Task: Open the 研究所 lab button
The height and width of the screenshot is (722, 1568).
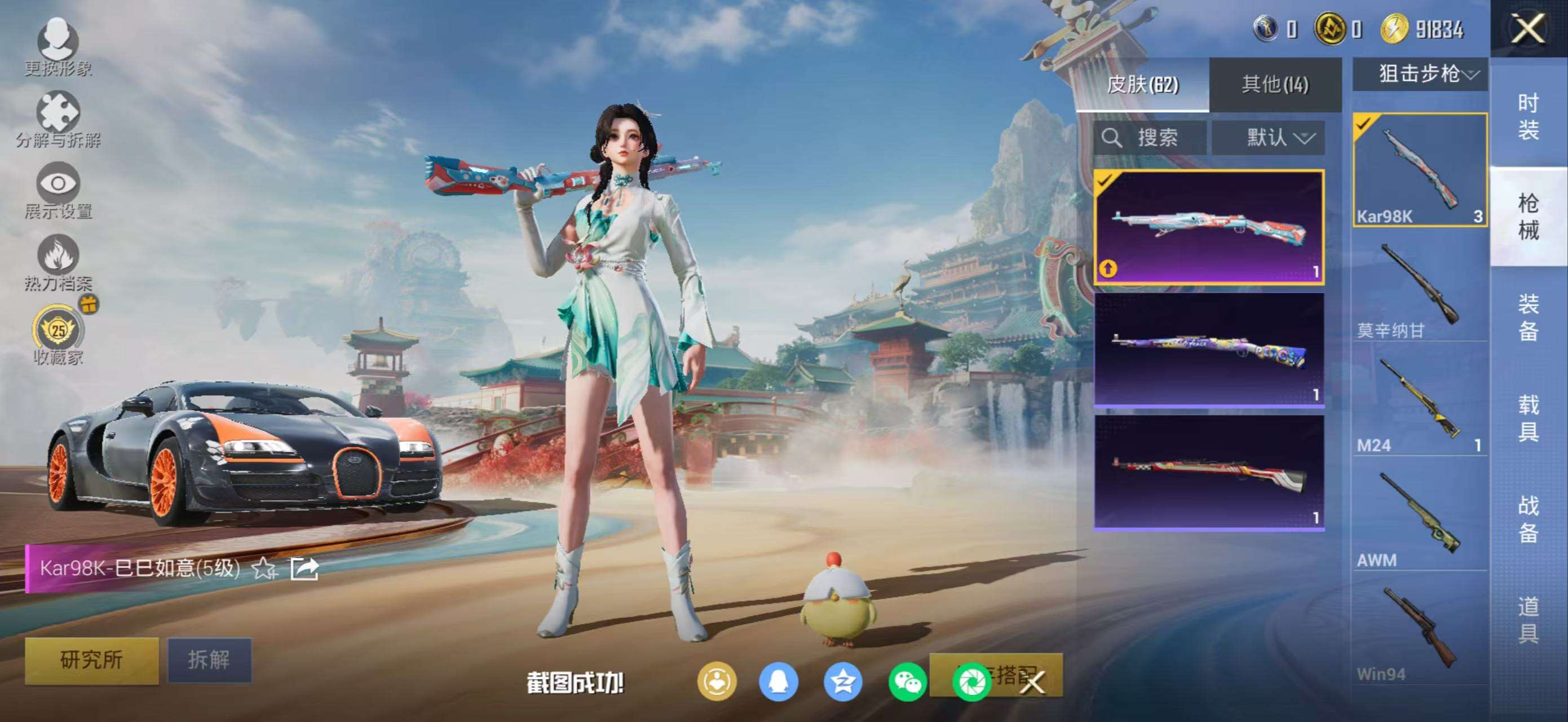Action: (x=91, y=660)
